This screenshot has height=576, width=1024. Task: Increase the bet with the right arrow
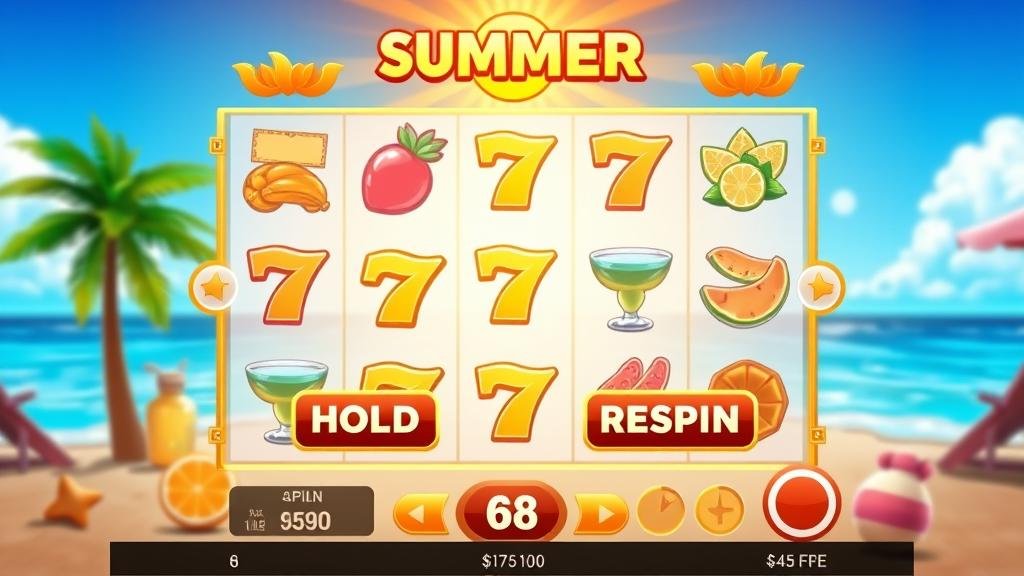601,514
